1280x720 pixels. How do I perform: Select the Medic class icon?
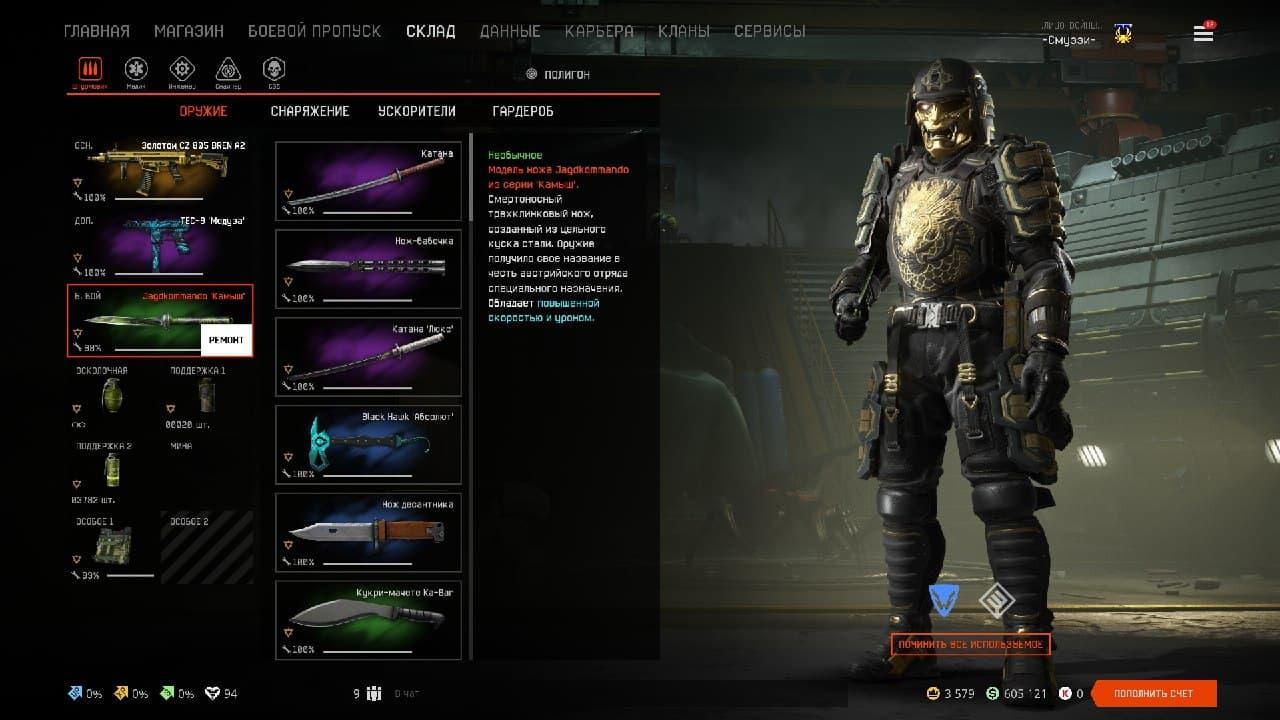(x=136, y=69)
